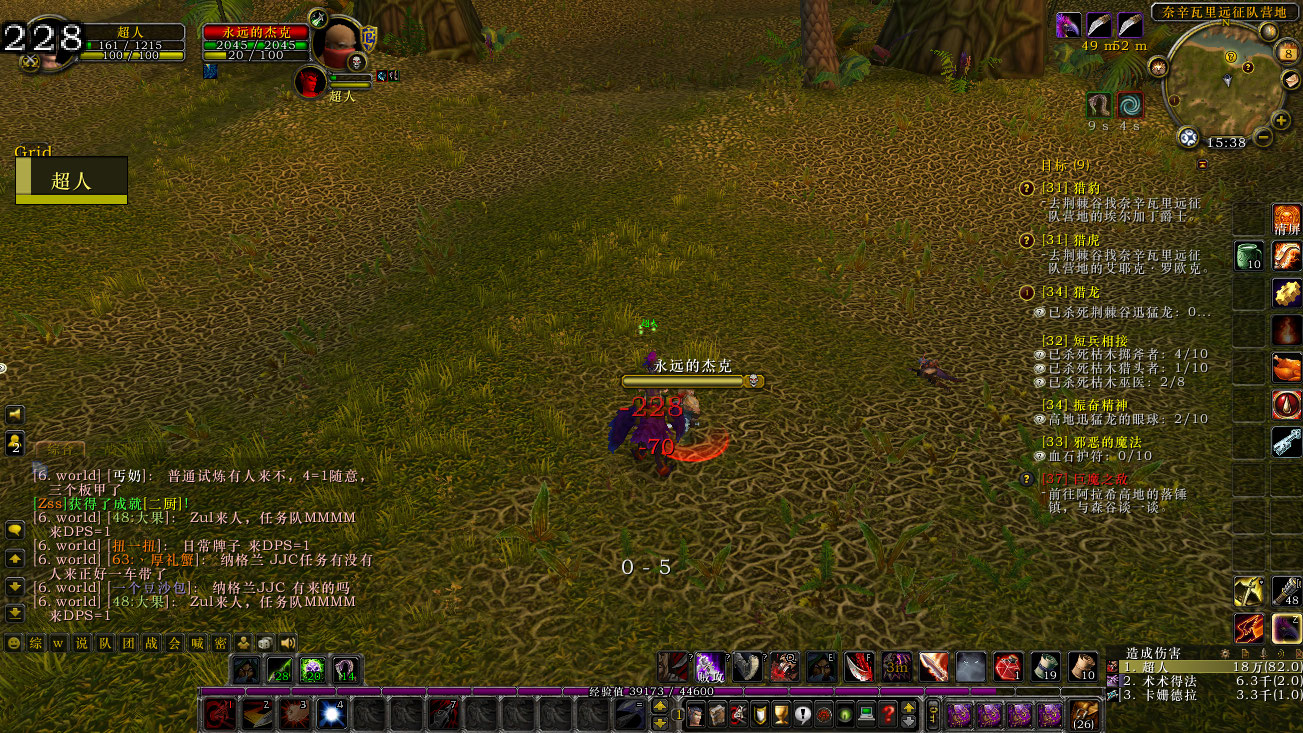Click the minimap clock showing 15:38

click(x=1226, y=142)
